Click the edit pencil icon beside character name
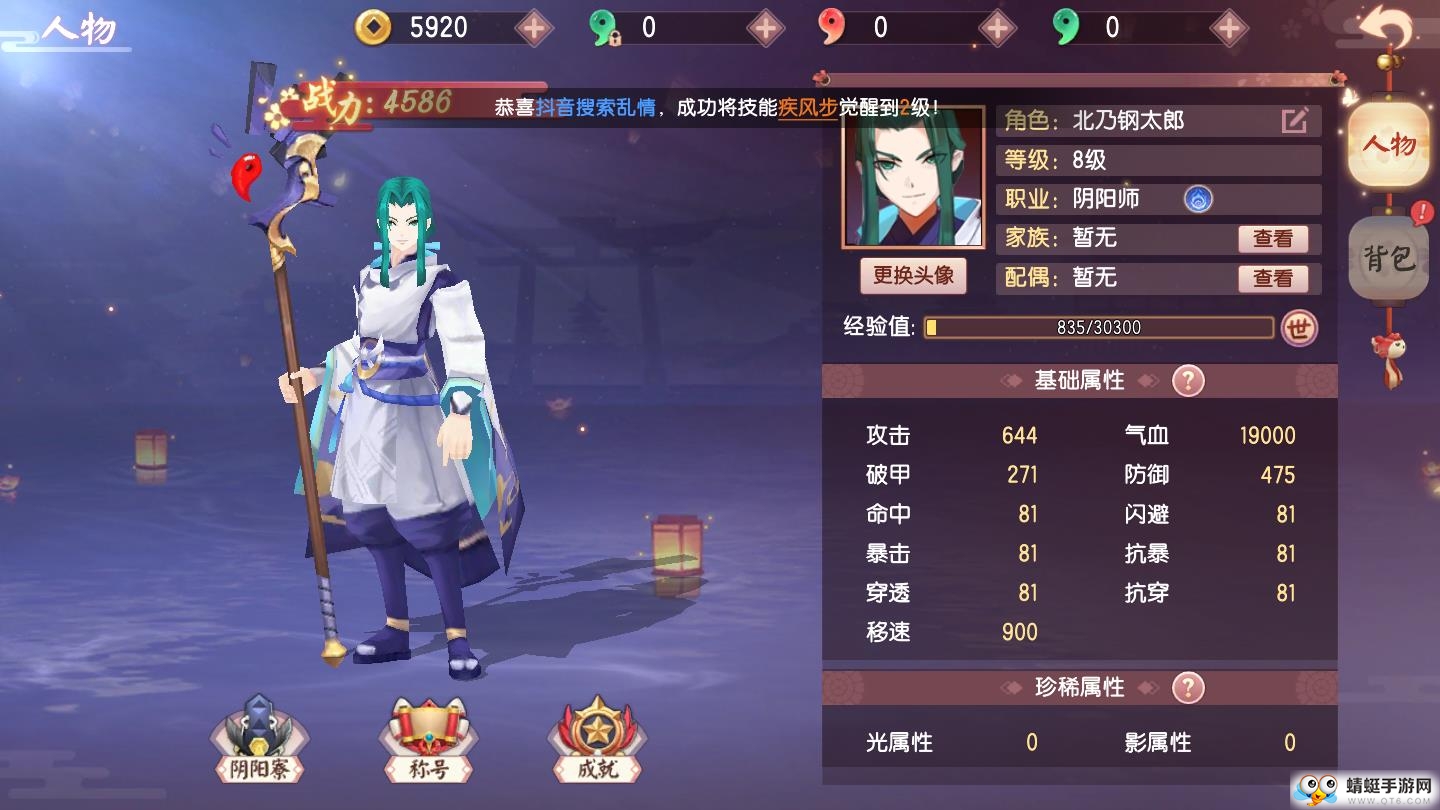The width and height of the screenshot is (1440, 810). 1295,119
